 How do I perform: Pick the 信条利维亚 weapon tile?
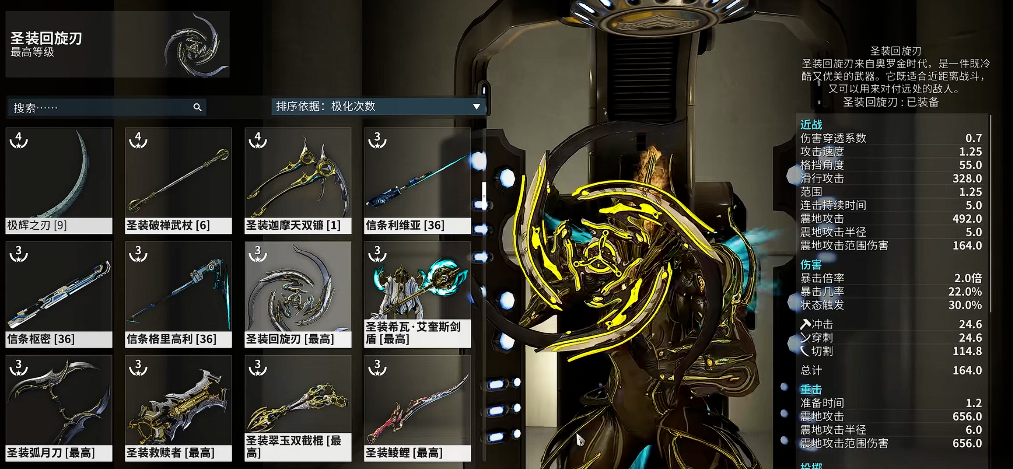tap(417, 180)
